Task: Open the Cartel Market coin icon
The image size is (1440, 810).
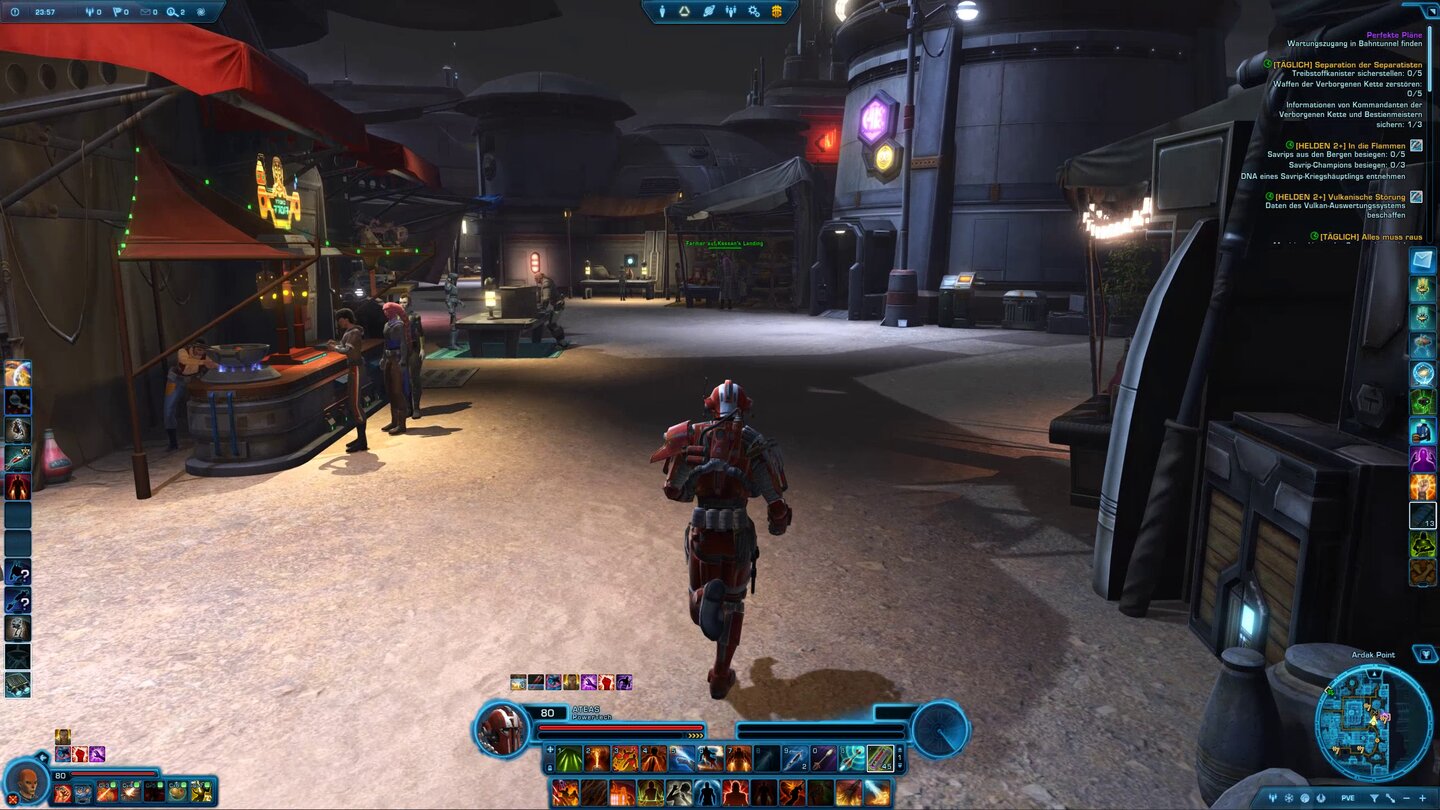Action: 778,12
